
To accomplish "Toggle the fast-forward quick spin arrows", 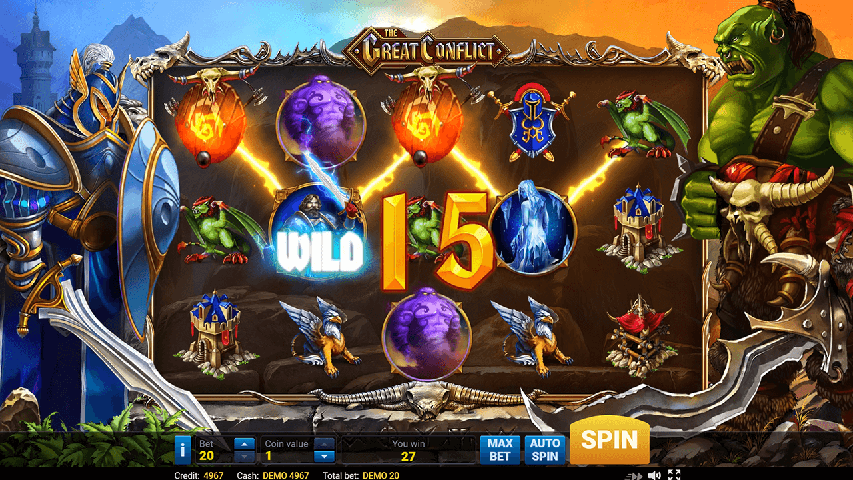I will (633, 474).
